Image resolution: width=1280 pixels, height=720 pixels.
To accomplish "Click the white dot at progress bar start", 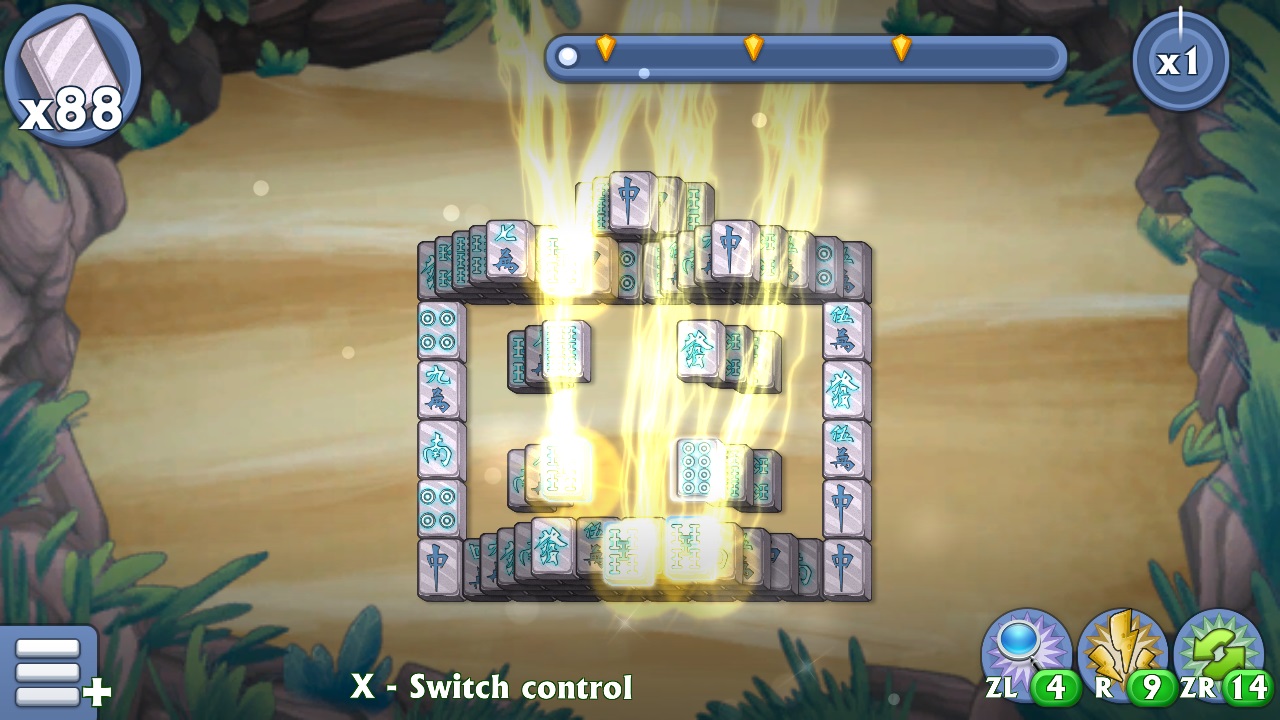I will click(567, 56).
